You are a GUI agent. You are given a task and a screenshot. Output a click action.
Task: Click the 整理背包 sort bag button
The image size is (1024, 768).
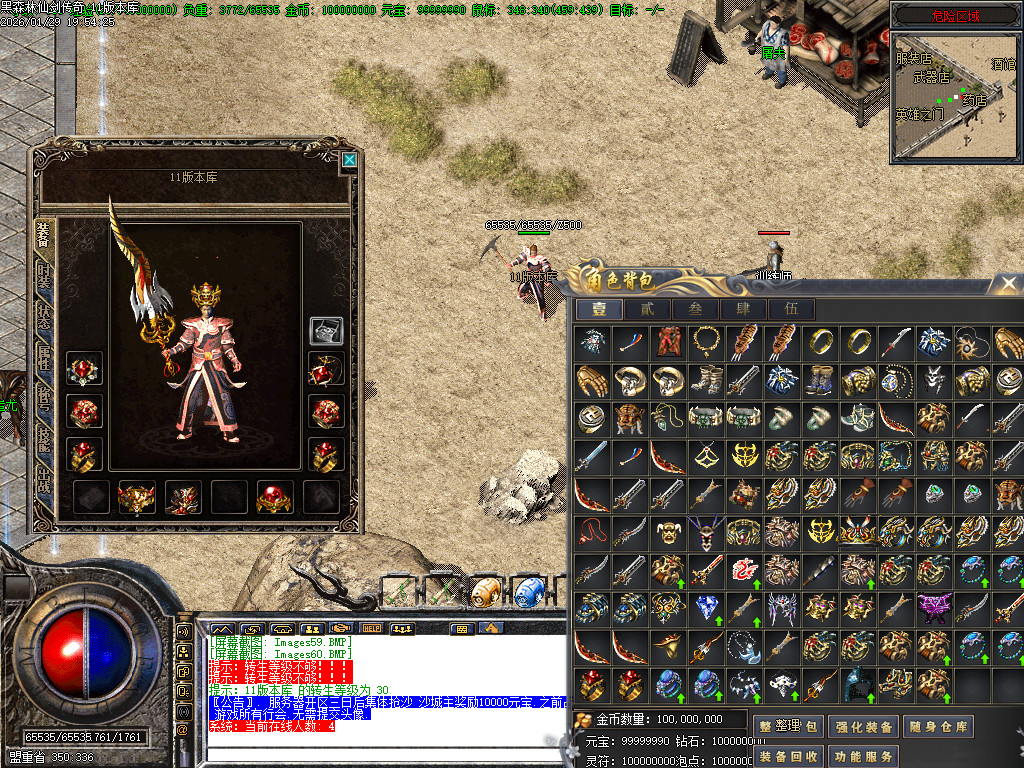click(x=790, y=727)
